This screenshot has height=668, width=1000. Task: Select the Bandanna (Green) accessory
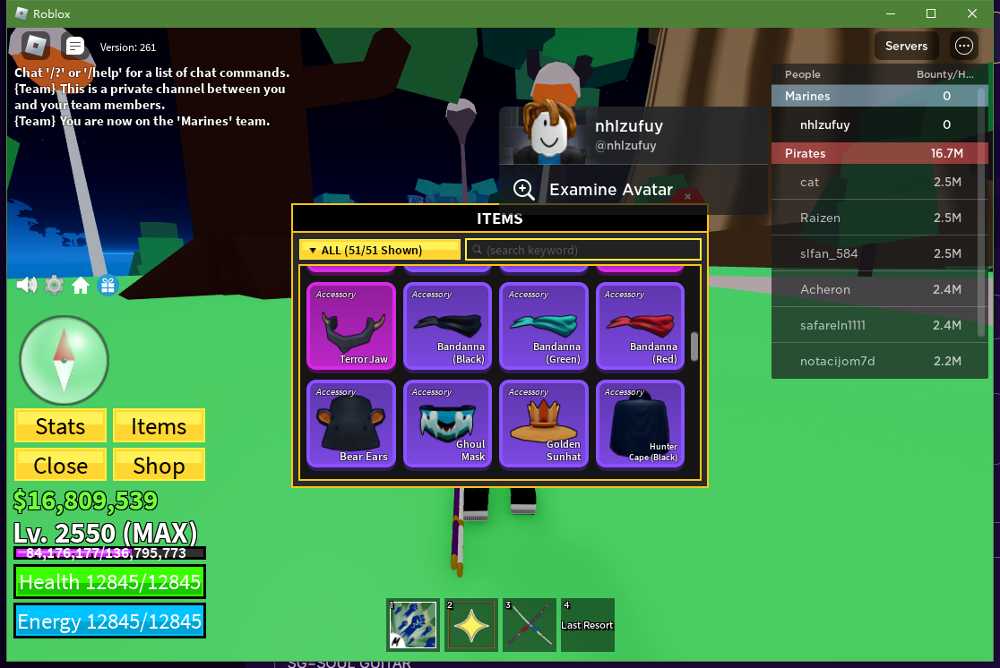(543, 326)
